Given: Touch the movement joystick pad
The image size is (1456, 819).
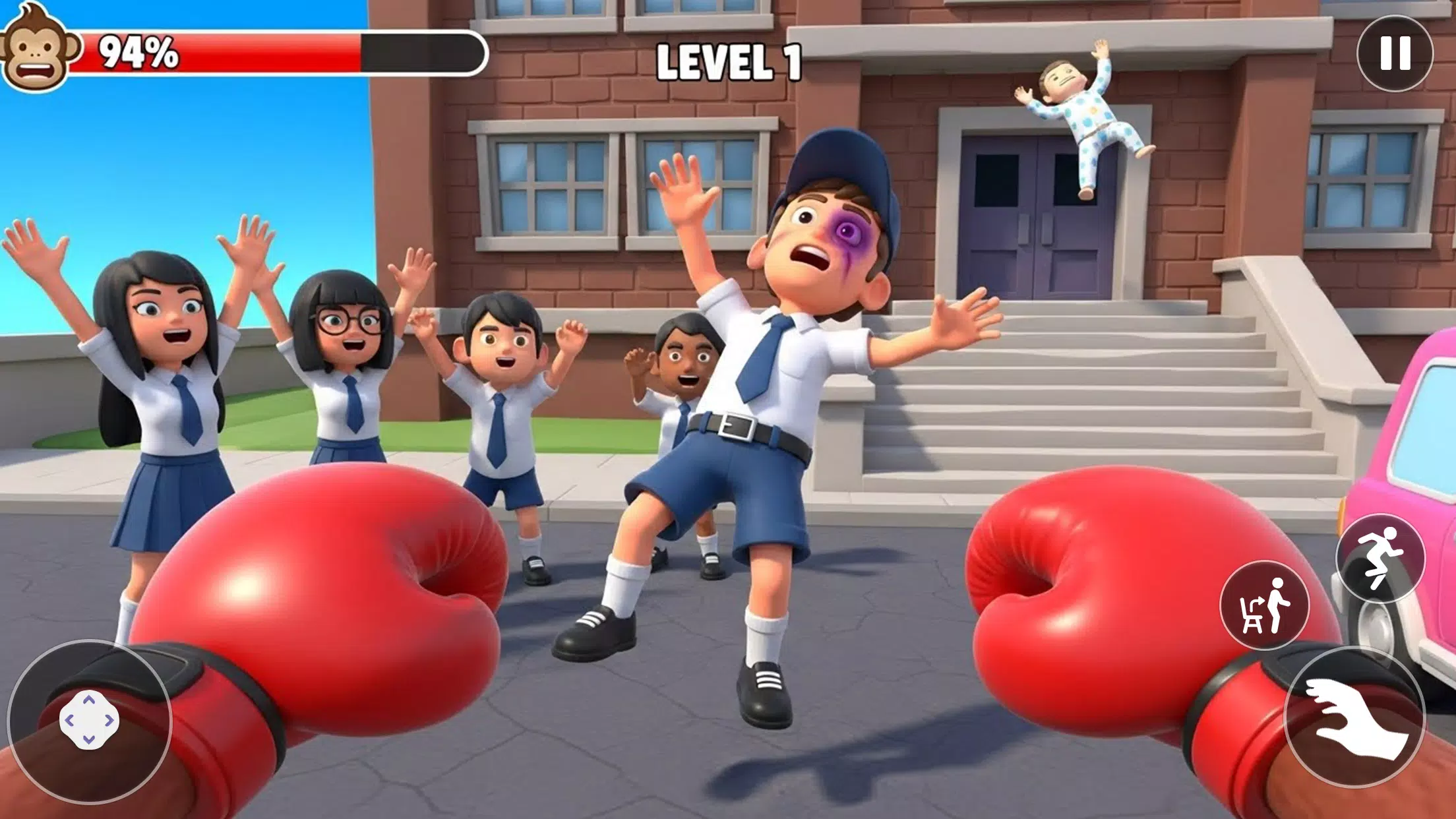Looking at the screenshot, I should coord(89,721).
